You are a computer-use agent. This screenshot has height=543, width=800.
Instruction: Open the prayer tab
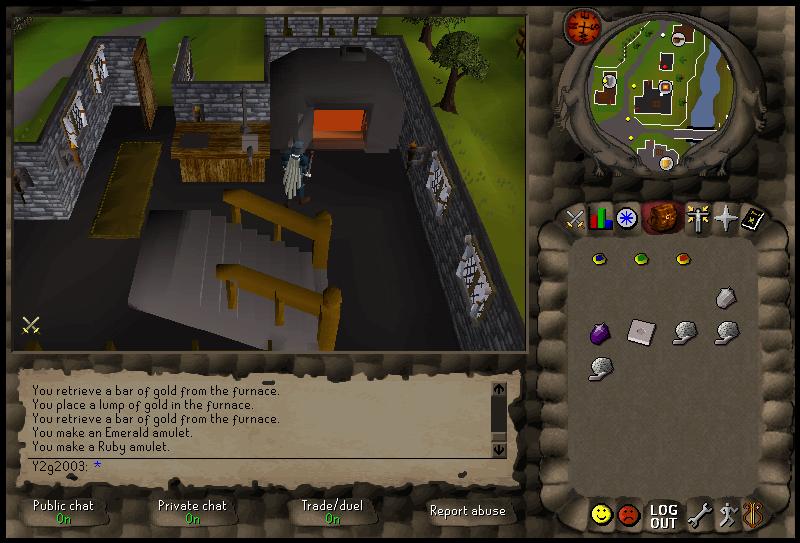pyautogui.click(x=724, y=218)
